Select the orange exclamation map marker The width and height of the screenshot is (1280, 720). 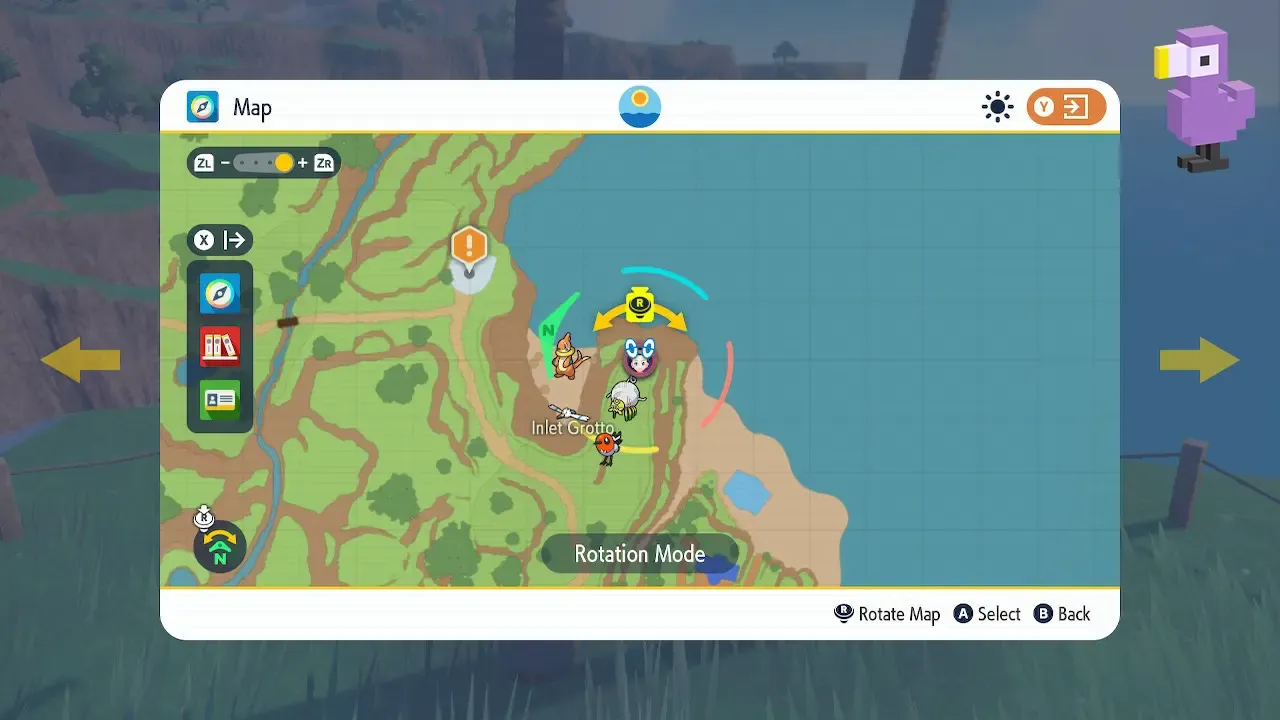469,246
